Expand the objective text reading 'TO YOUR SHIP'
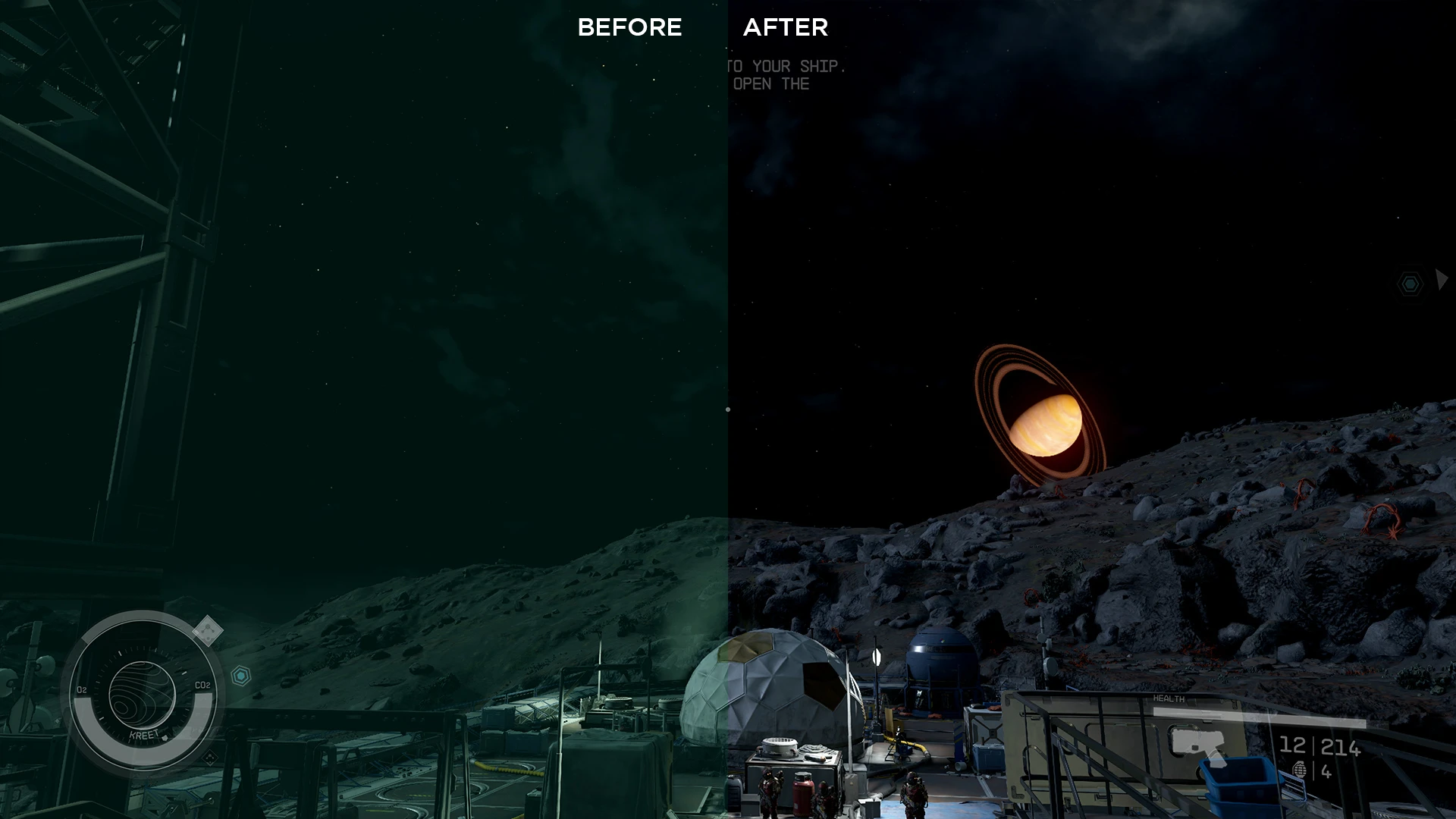The image size is (1456, 819). coord(785,67)
